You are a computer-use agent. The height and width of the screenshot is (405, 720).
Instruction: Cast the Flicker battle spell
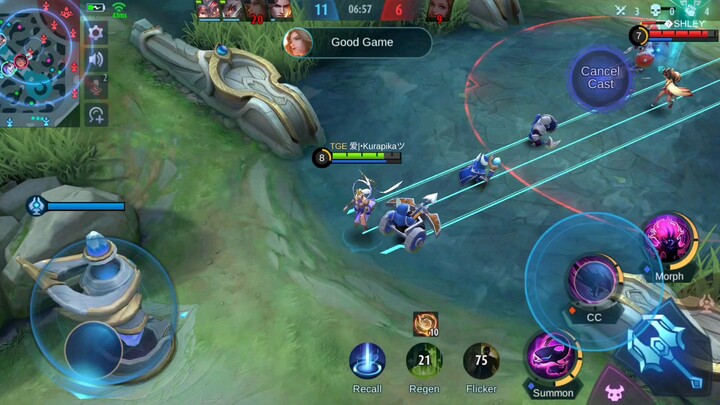[481, 362]
